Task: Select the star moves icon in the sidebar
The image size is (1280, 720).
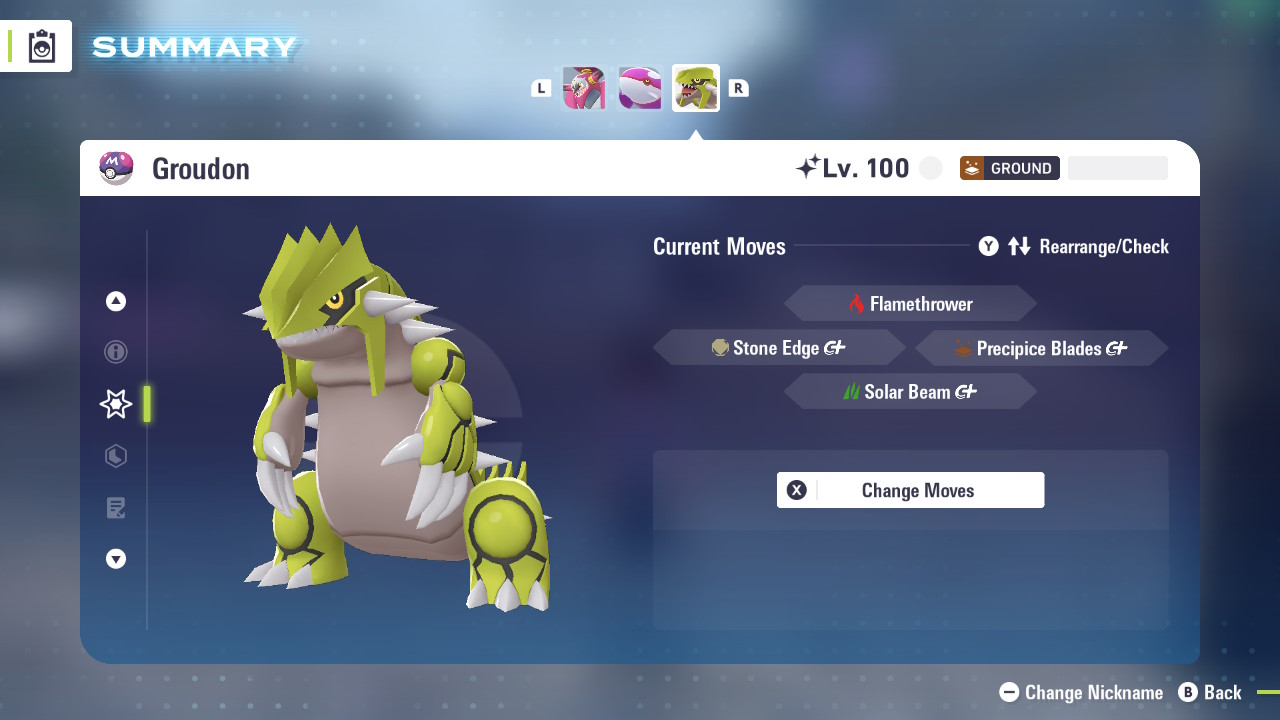Action: pyautogui.click(x=116, y=404)
